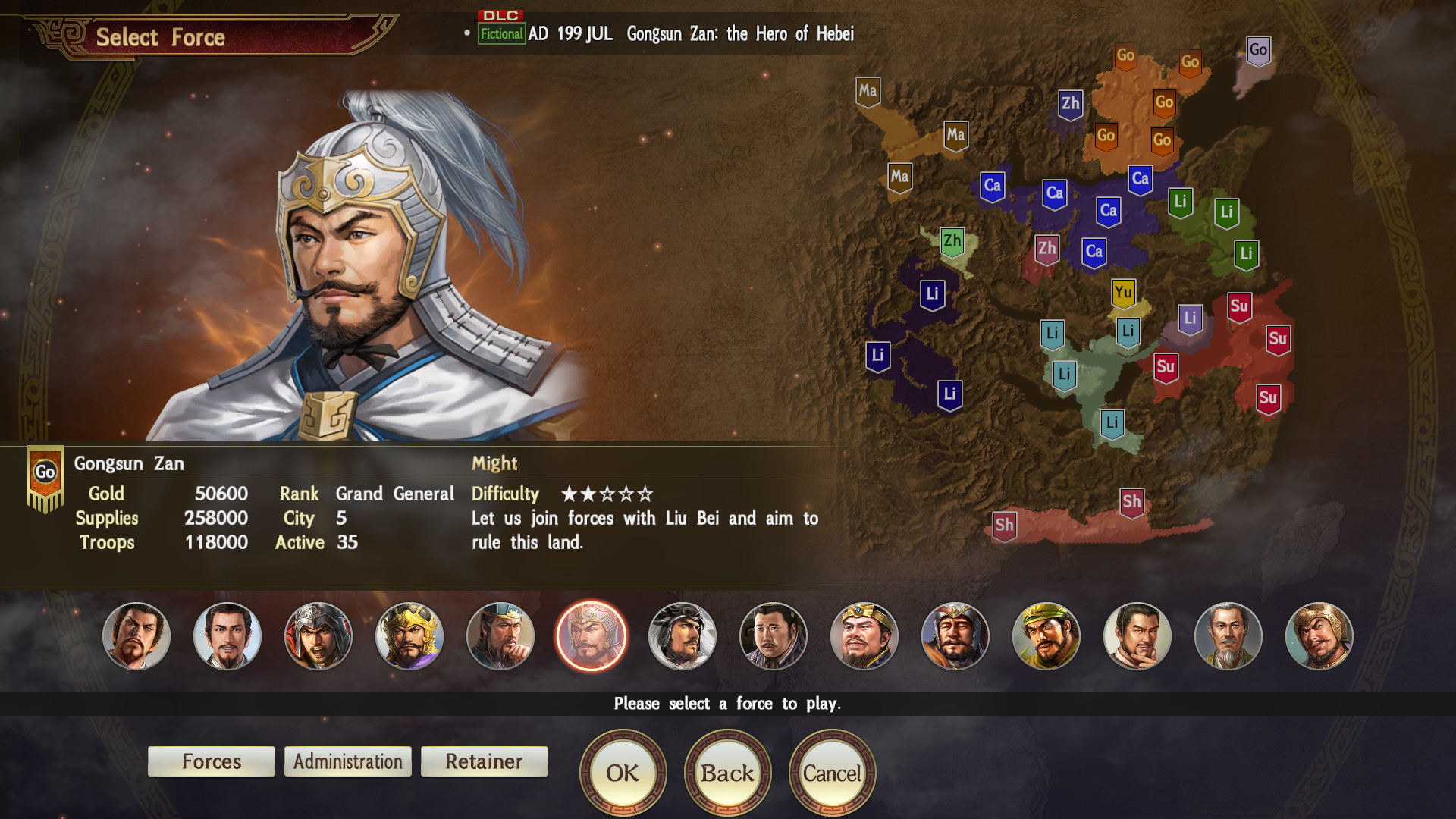The width and height of the screenshot is (1456, 819).
Task: Open the Retainer screen
Action: (484, 761)
